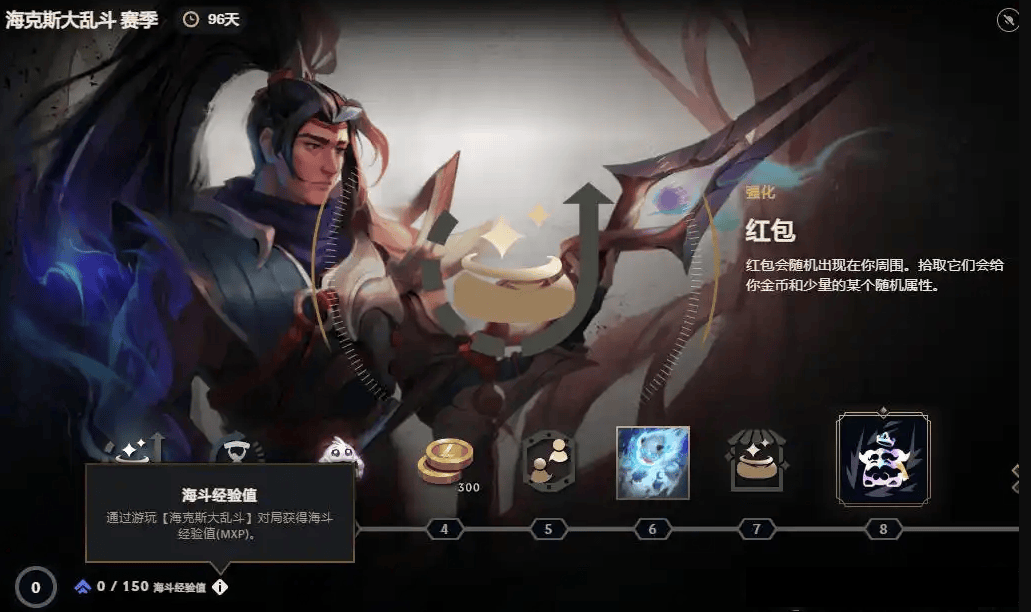The image size is (1031, 612).
Task: Choose the blue frosty creature reward thumbnail
Action: [652, 462]
